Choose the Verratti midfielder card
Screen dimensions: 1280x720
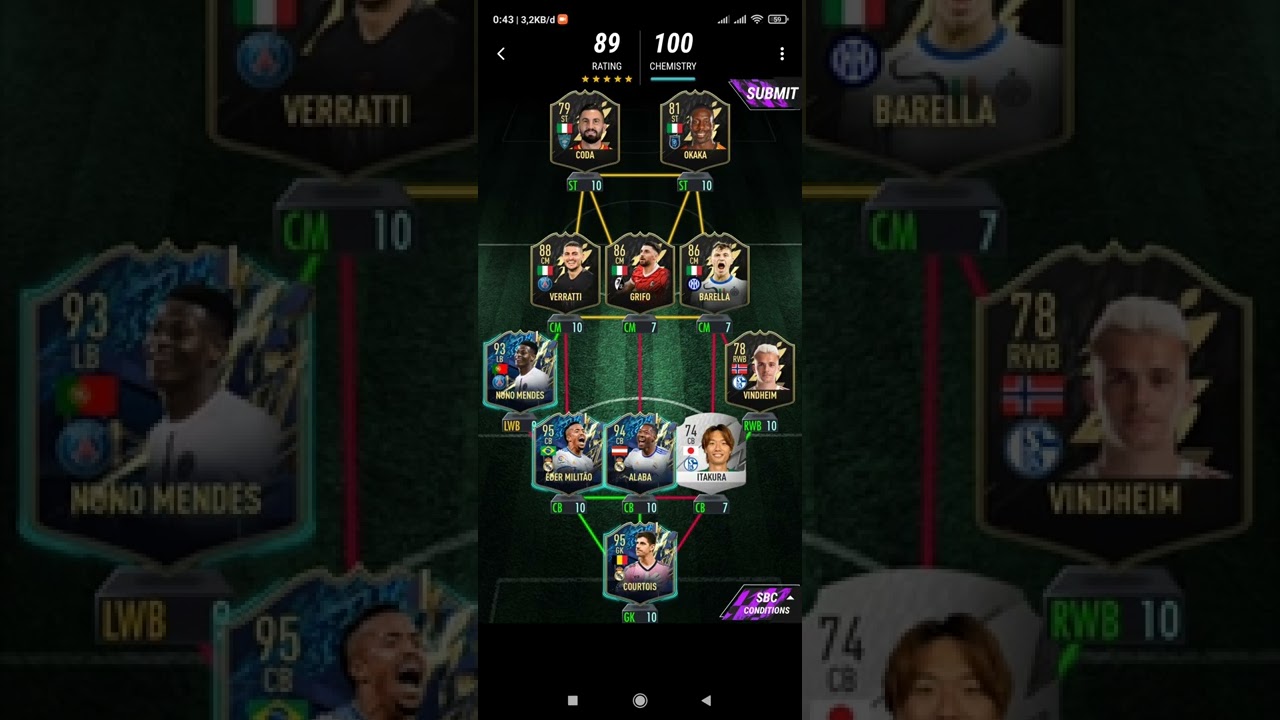tap(565, 270)
